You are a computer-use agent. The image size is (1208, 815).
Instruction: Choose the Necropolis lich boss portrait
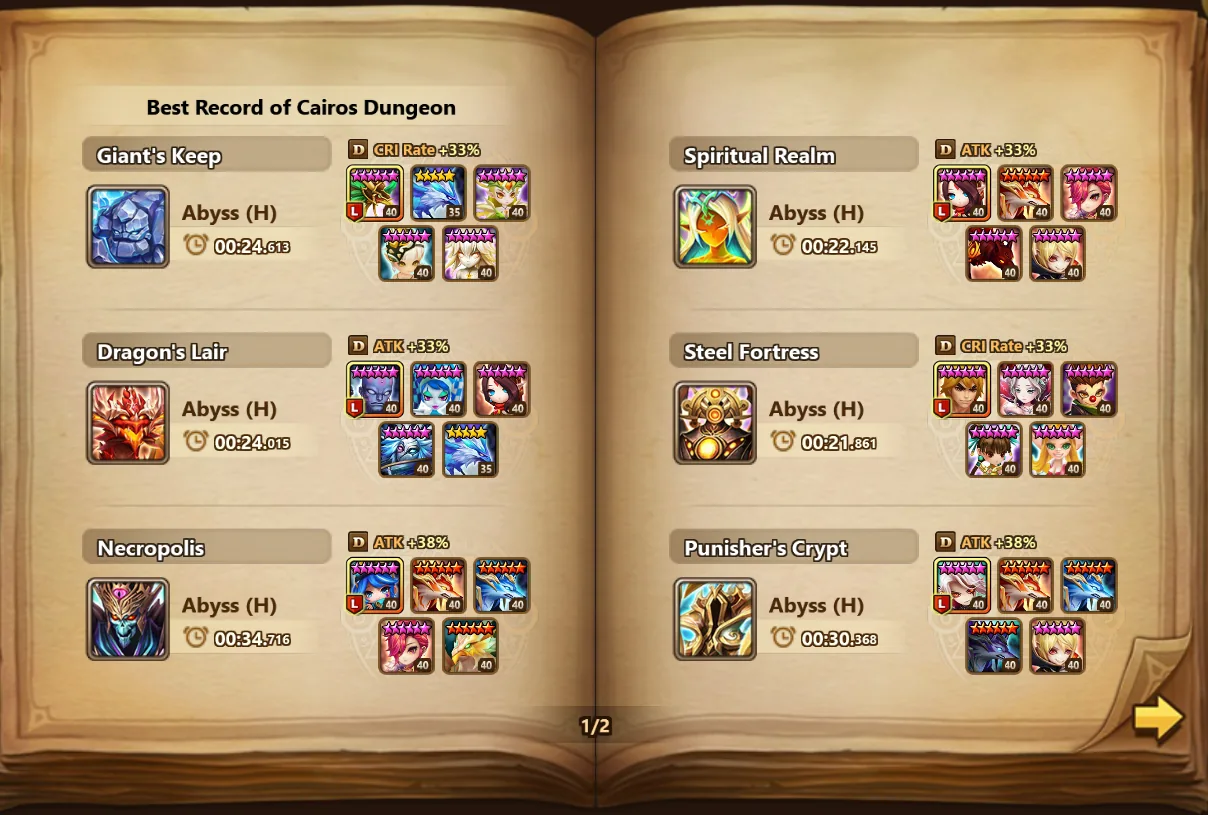(128, 619)
